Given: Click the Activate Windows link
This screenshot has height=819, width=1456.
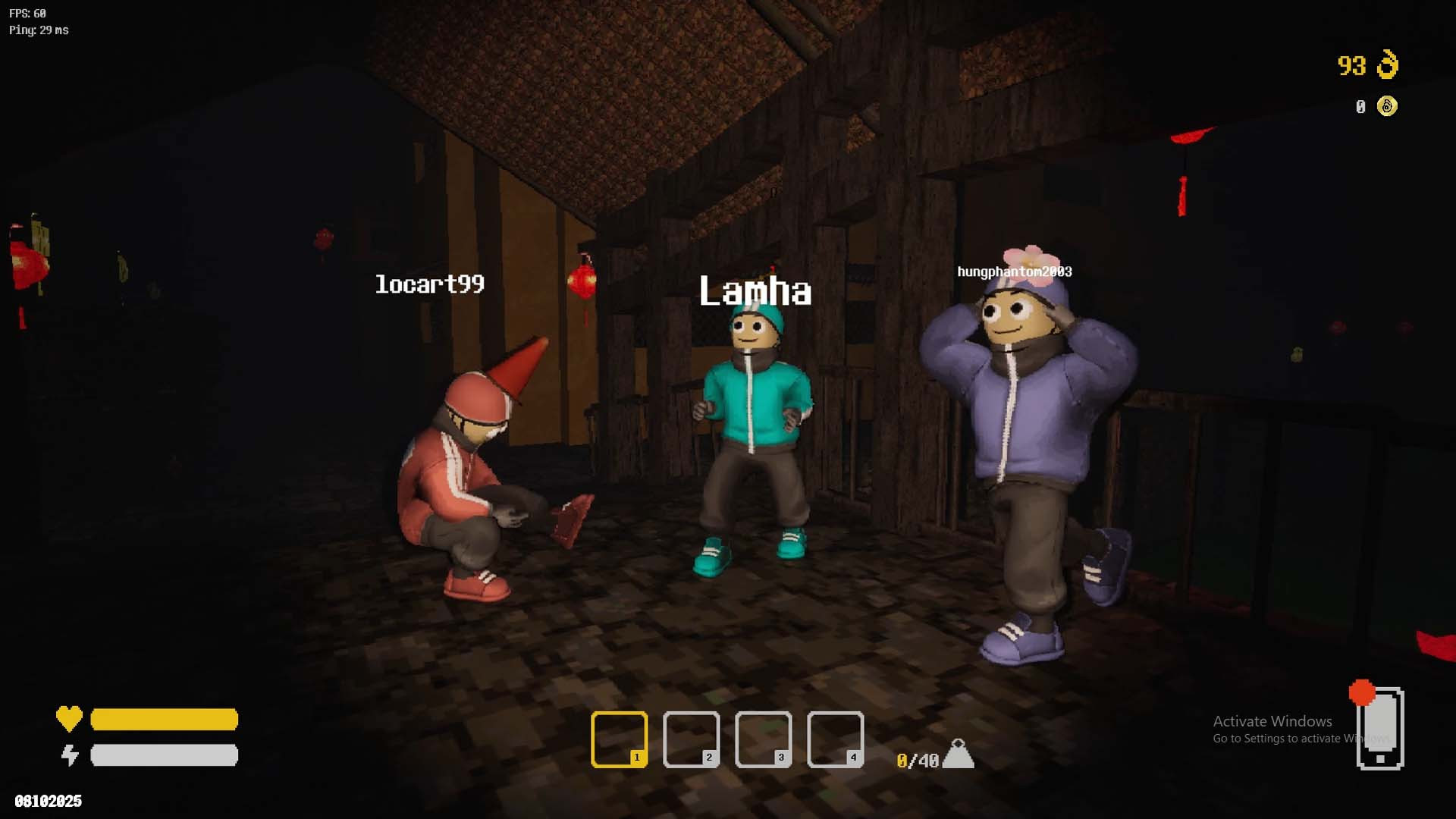Looking at the screenshot, I should [1272, 721].
